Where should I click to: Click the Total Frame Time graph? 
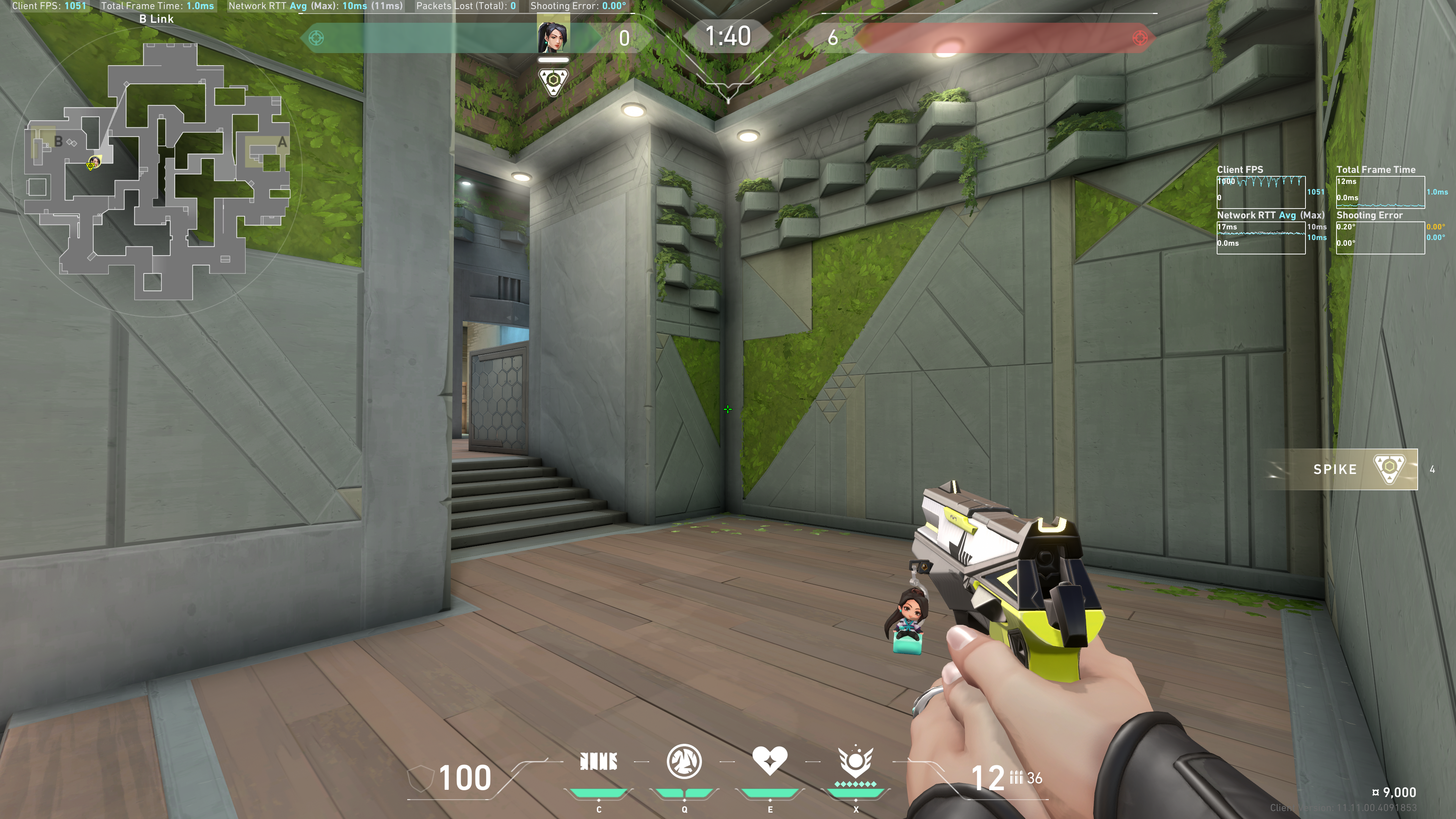pos(1380,191)
